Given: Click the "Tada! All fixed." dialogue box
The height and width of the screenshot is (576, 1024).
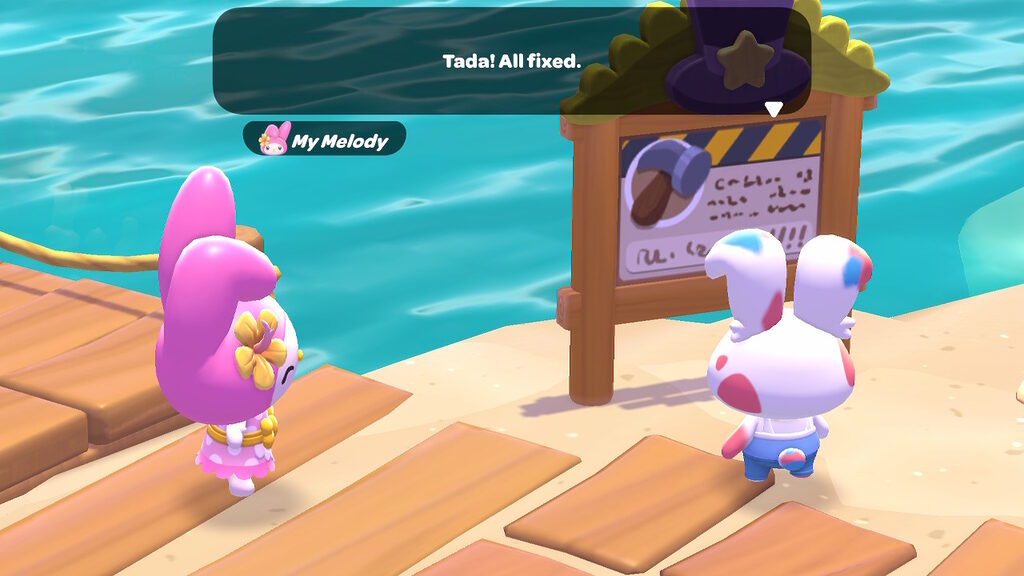Looking at the screenshot, I should coord(511,61).
